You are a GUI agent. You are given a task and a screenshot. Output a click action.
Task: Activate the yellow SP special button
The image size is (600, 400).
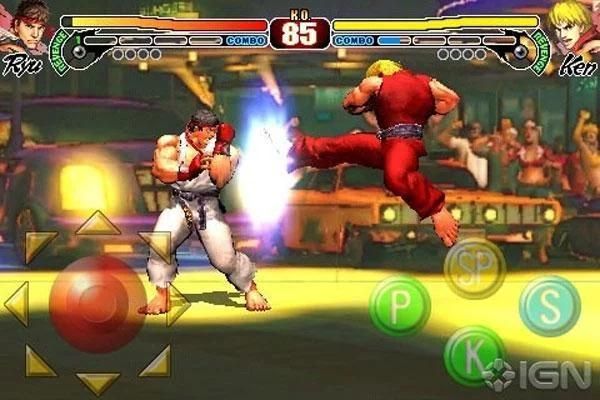click(474, 268)
